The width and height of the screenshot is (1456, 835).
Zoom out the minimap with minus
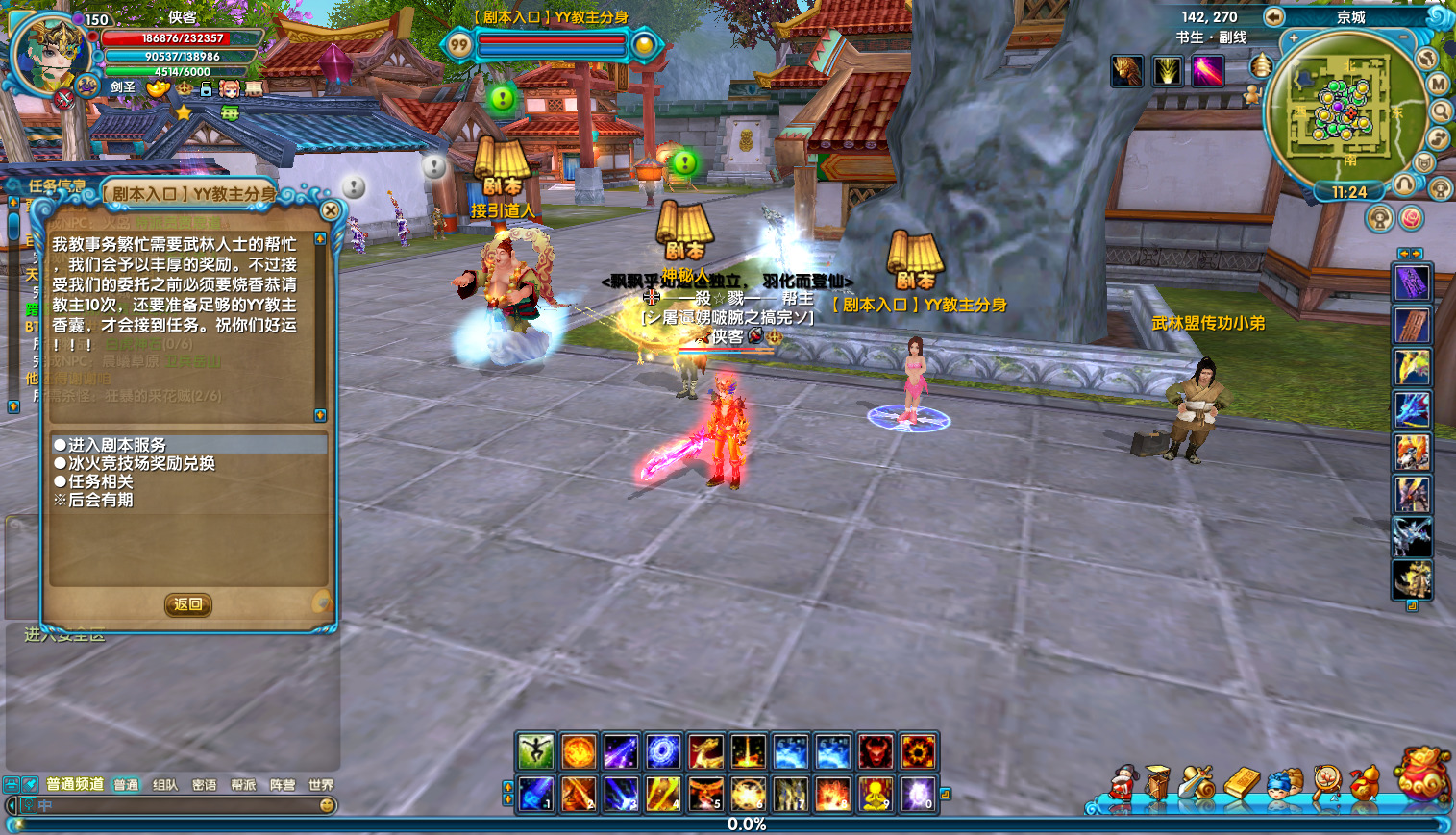(x=1404, y=37)
